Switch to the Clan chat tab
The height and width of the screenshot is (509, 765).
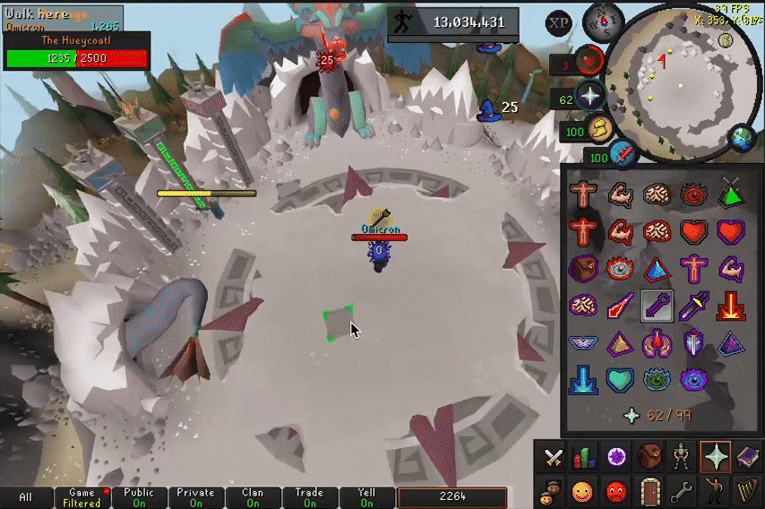(253, 497)
